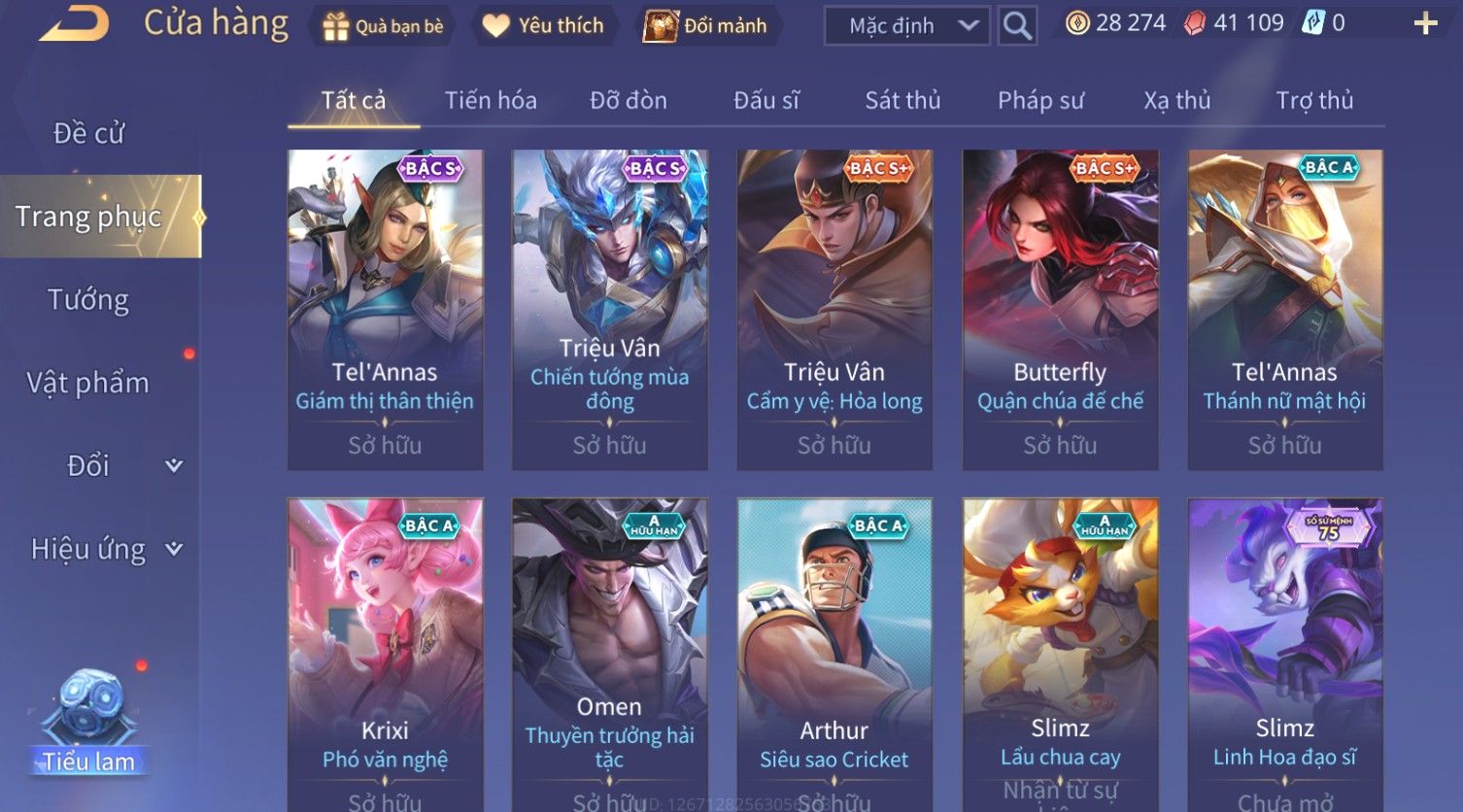Switch to the Tiến hóa tab
1463x812 pixels.
pyautogui.click(x=491, y=100)
